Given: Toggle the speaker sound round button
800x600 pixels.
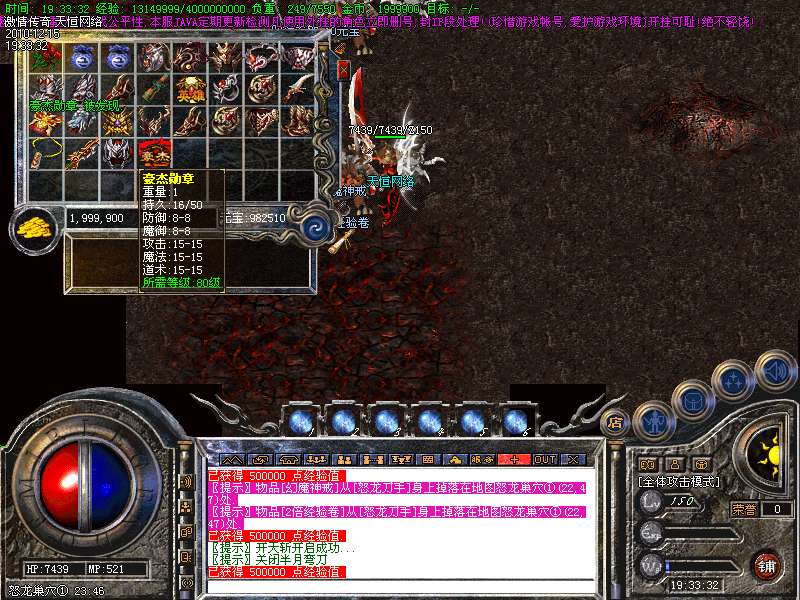Looking at the screenshot, I should [775, 370].
